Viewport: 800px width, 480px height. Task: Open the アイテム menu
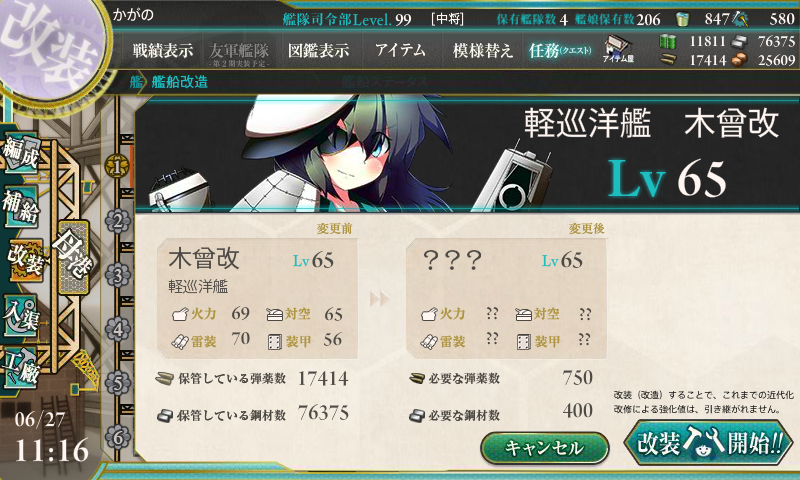[400, 50]
